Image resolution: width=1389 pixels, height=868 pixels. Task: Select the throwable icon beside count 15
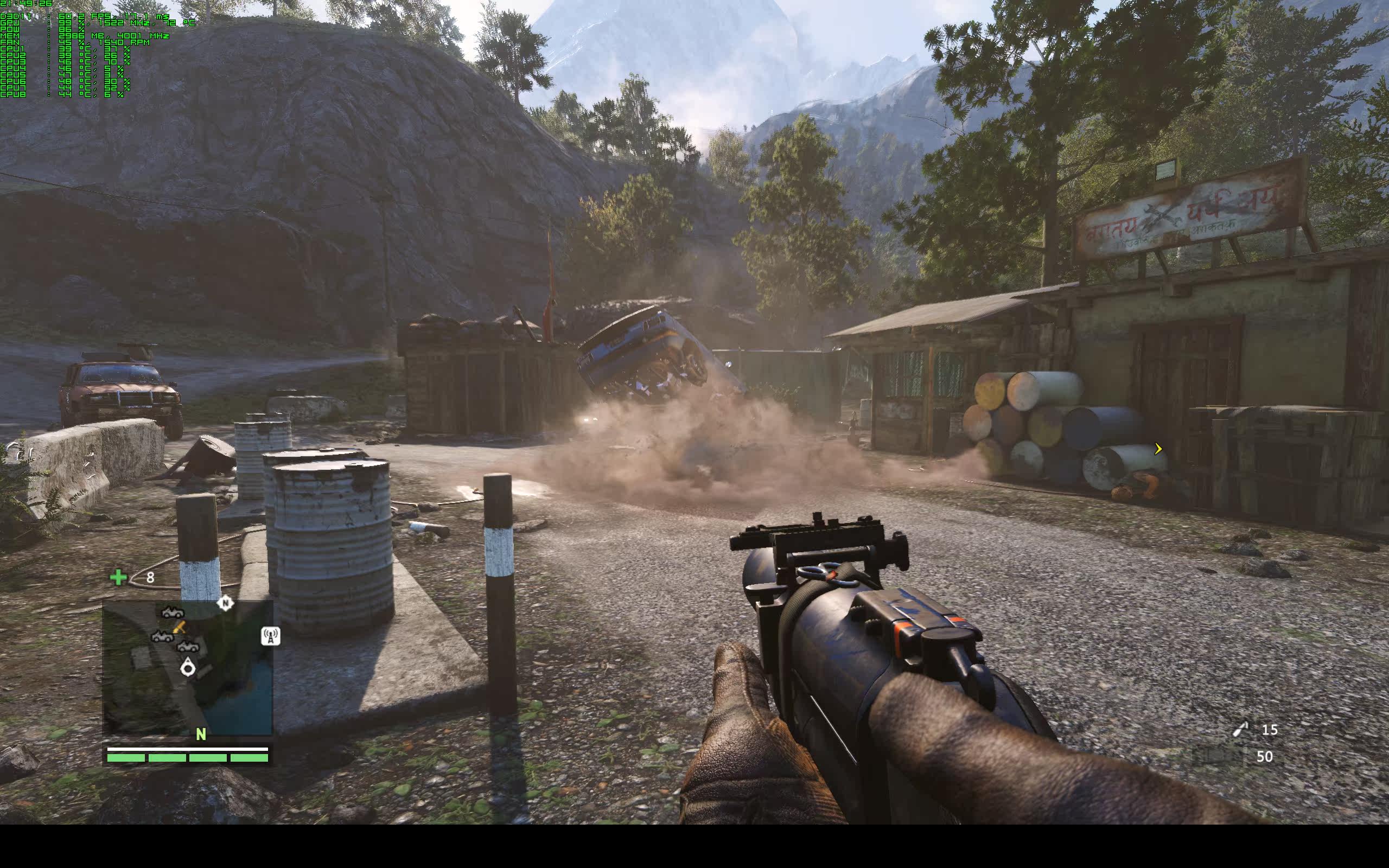pos(1241,730)
